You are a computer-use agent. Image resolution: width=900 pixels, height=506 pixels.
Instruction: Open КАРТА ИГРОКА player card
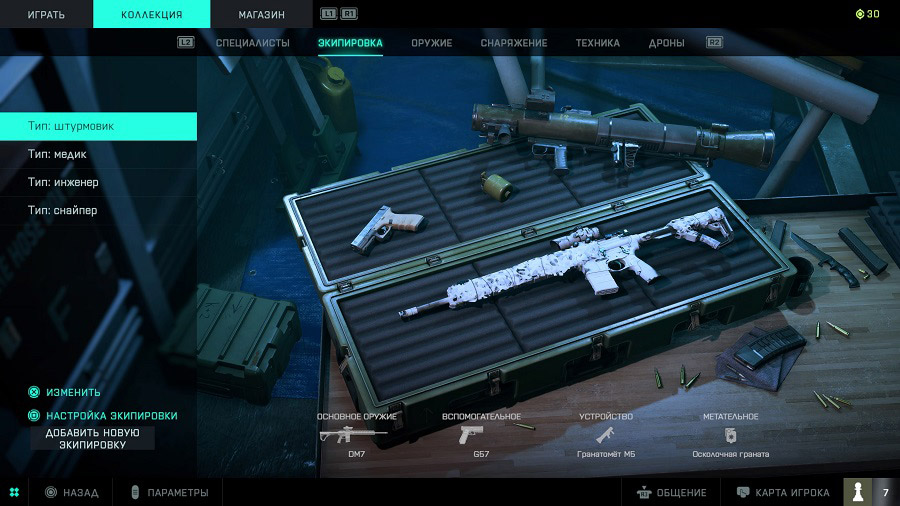(x=784, y=492)
